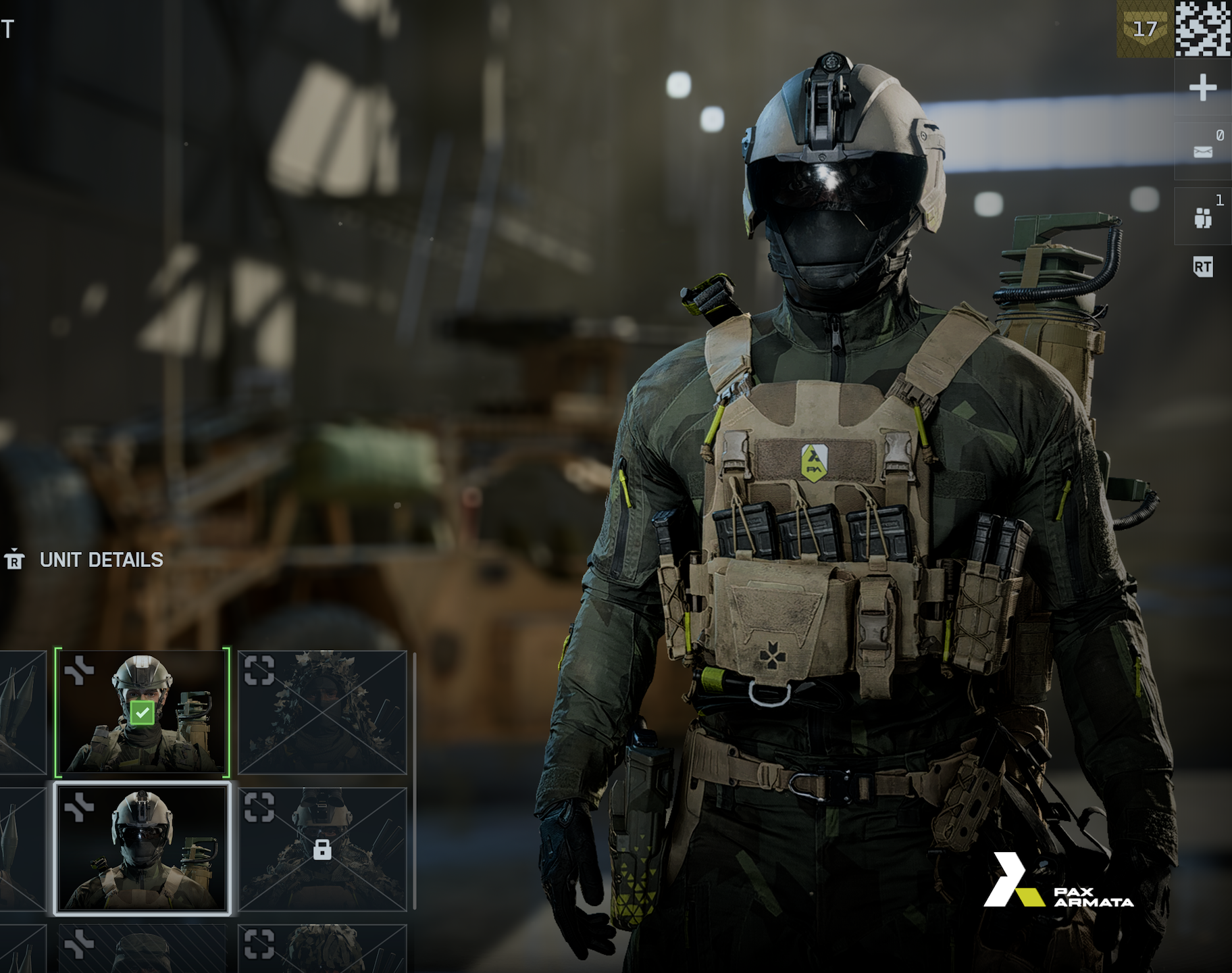This screenshot has width=1232, height=973.
Task: Open the plus button in top corner
Action: 1202,88
